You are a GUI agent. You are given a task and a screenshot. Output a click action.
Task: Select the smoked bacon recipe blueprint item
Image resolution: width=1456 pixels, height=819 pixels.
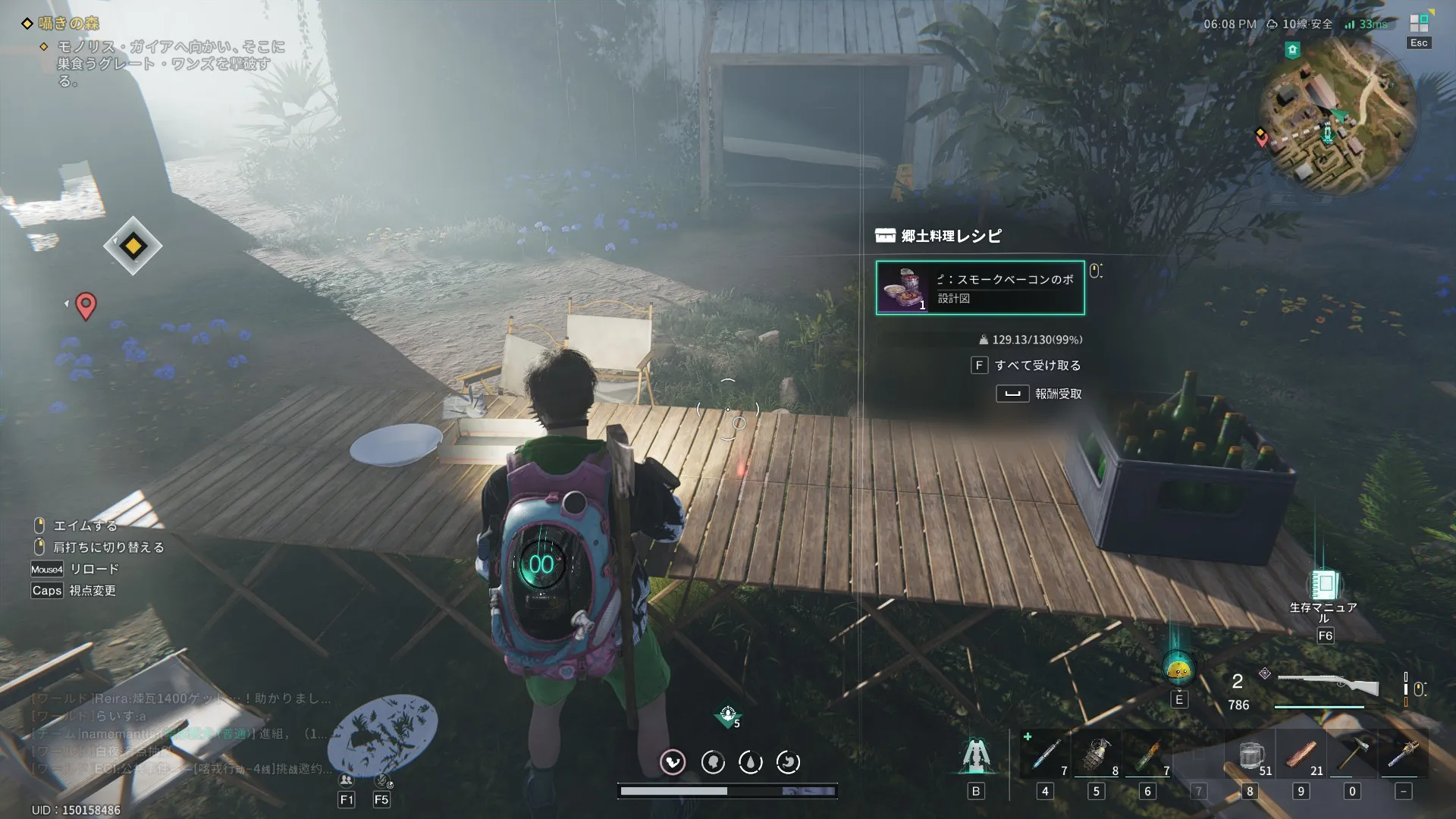tap(980, 287)
